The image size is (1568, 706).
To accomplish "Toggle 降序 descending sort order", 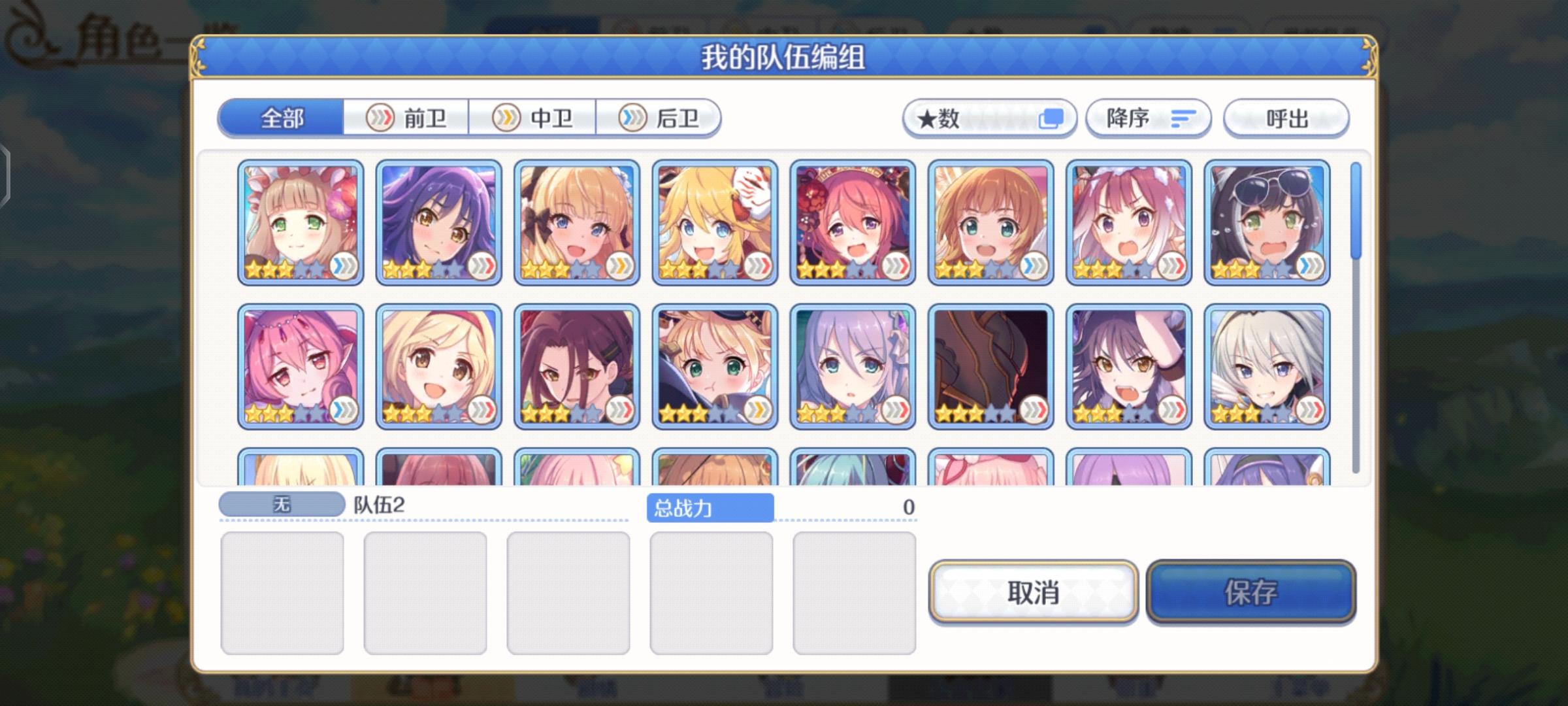I will [1148, 118].
